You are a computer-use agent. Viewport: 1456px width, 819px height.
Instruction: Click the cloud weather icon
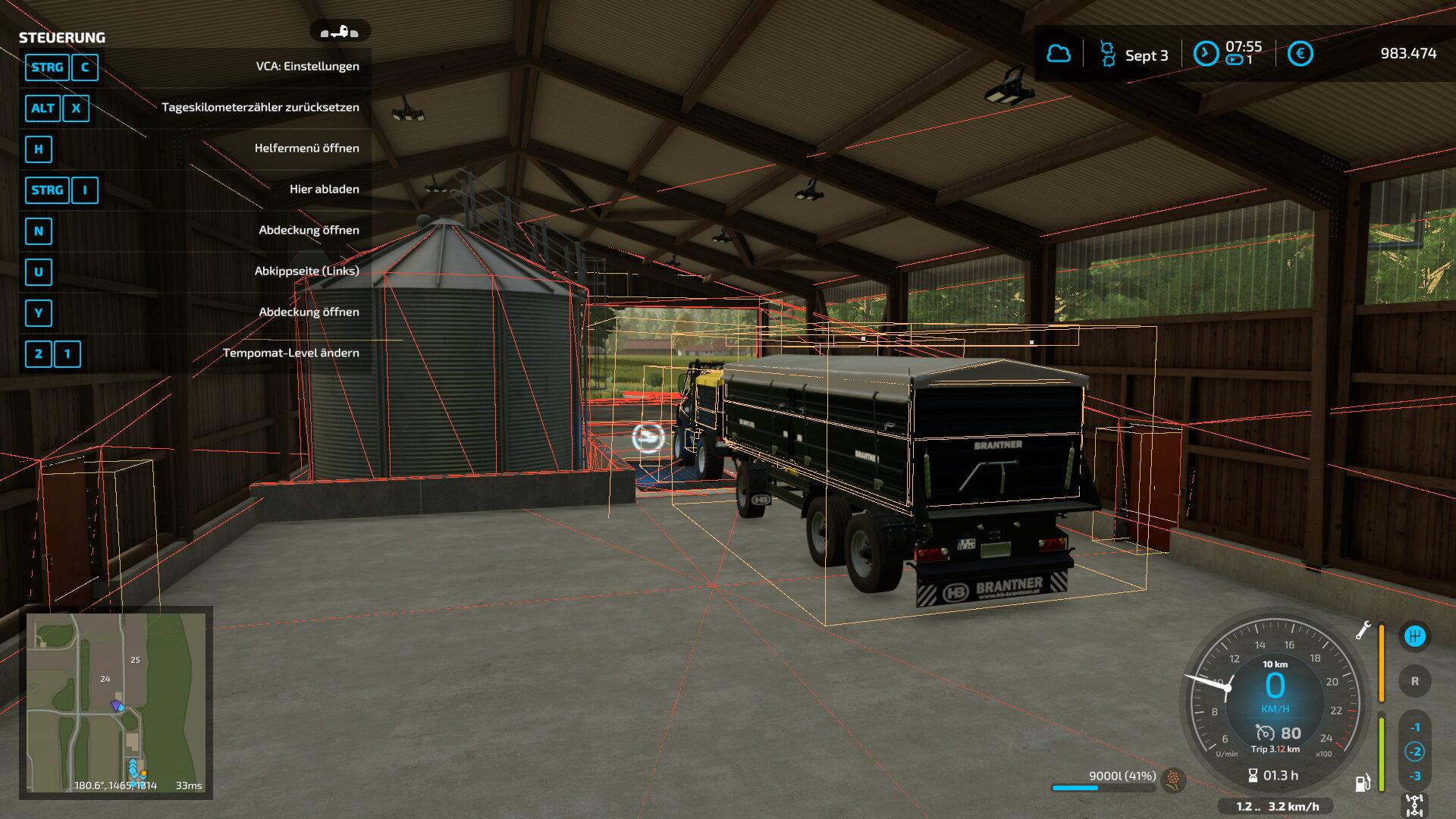pyautogui.click(x=1059, y=54)
